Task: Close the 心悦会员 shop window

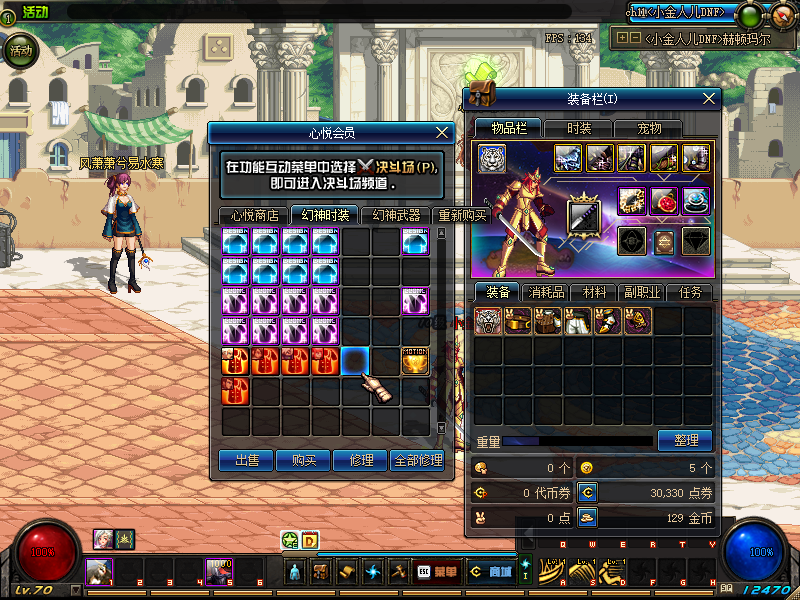Action: (444, 132)
